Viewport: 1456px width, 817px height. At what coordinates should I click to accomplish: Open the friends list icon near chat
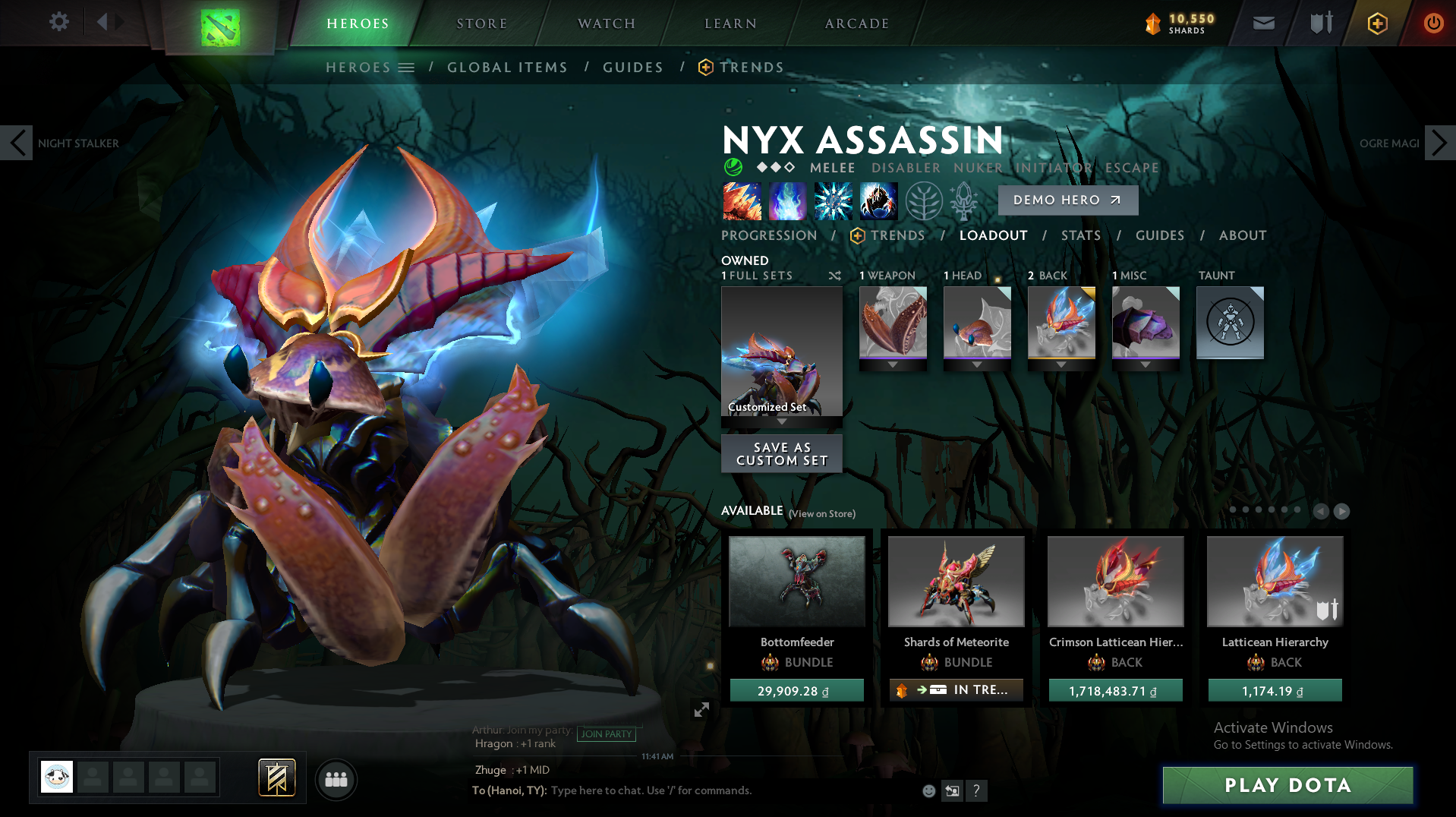(x=336, y=780)
